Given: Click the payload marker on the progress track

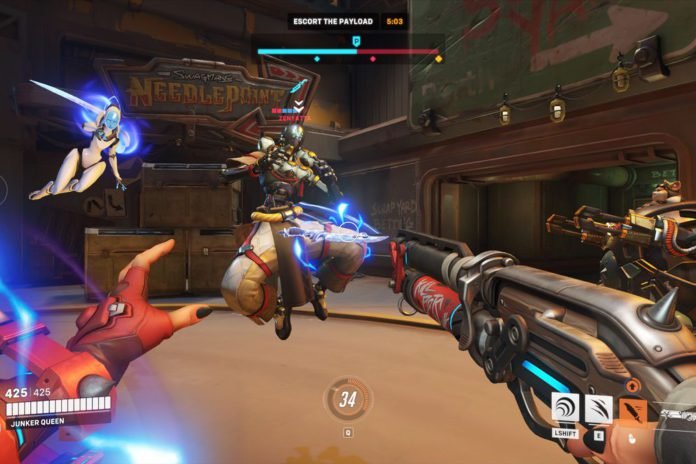Looking at the screenshot, I should [x=357, y=41].
